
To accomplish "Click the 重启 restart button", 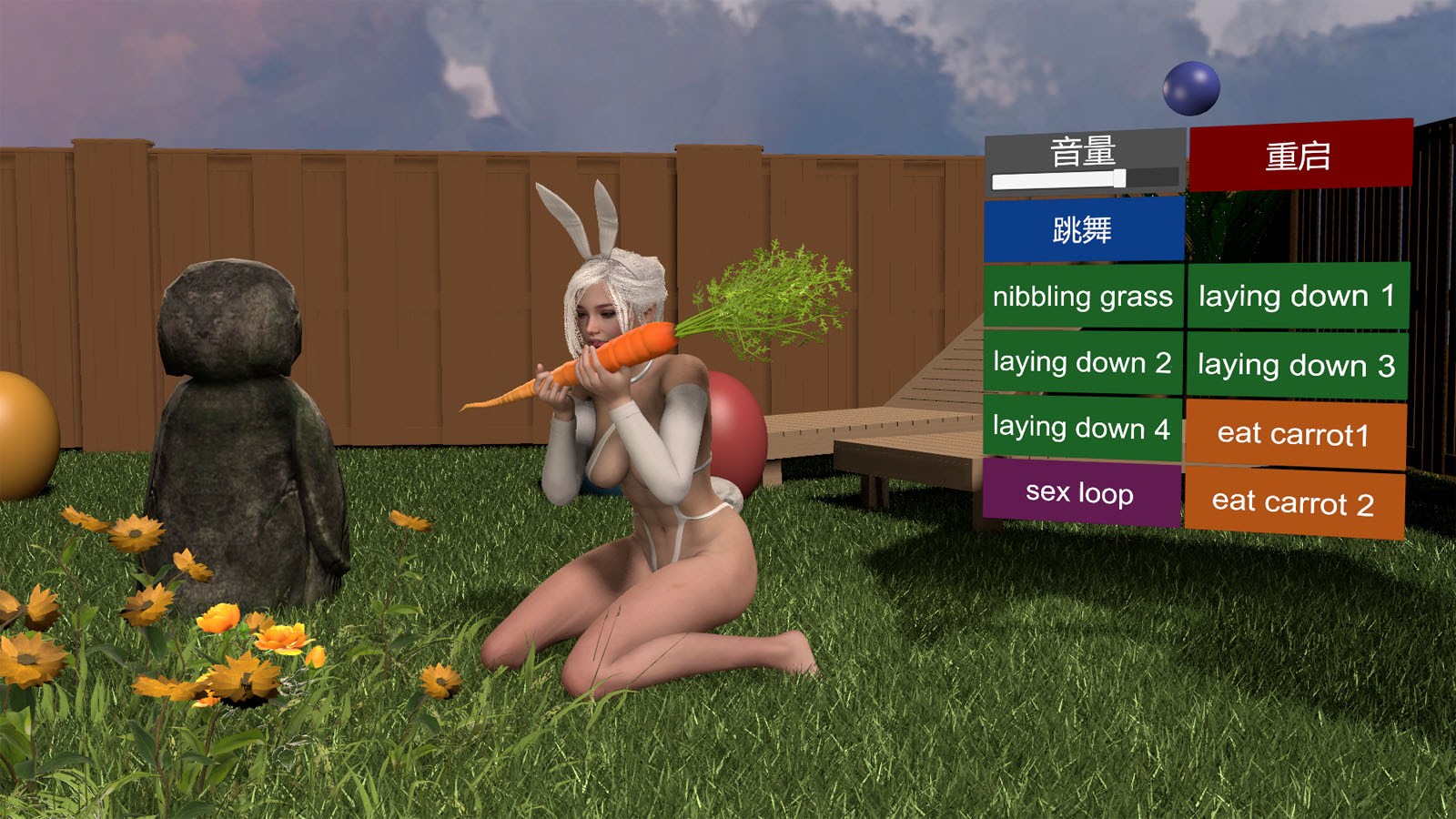I will (1299, 155).
